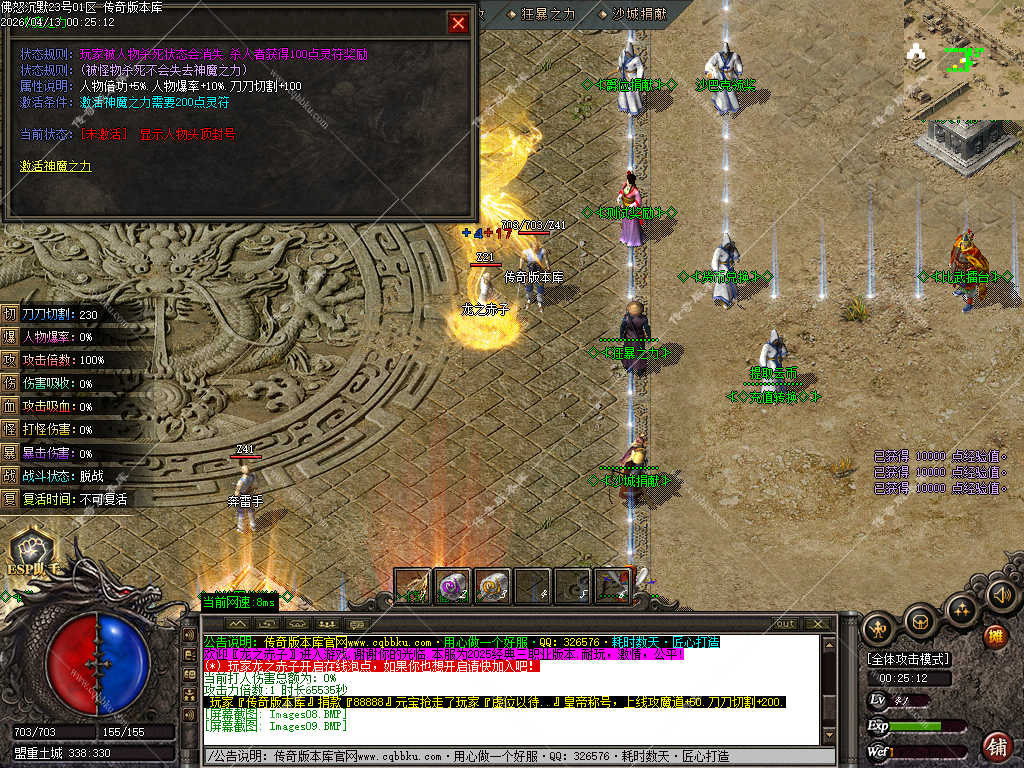Click the 激活神魔之力 link
The height and width of the screenshot is (768, 1024).
pyautogui.click(x=56, y=166)
